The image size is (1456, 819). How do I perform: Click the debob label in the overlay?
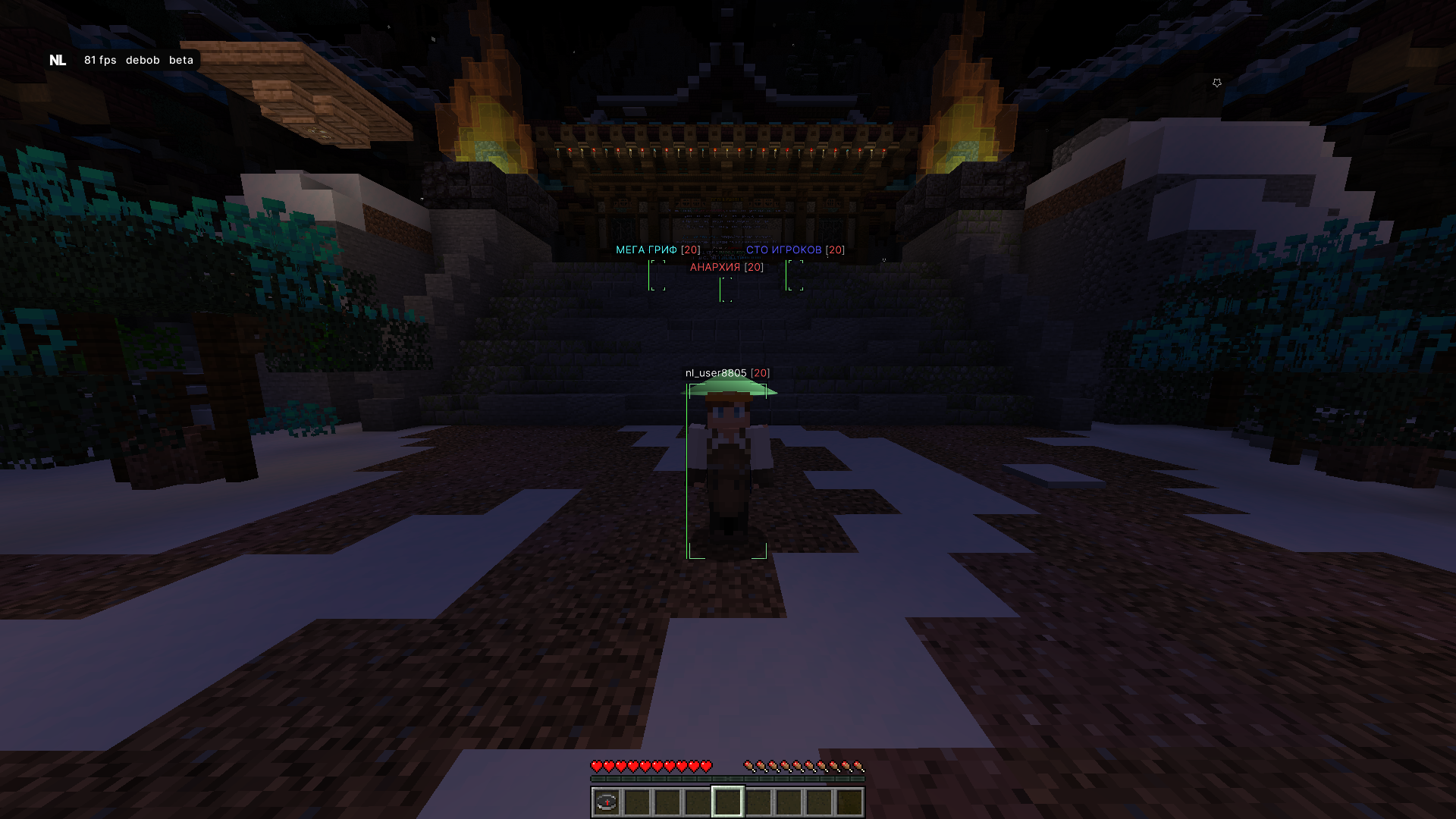click(x=141, y=59)
